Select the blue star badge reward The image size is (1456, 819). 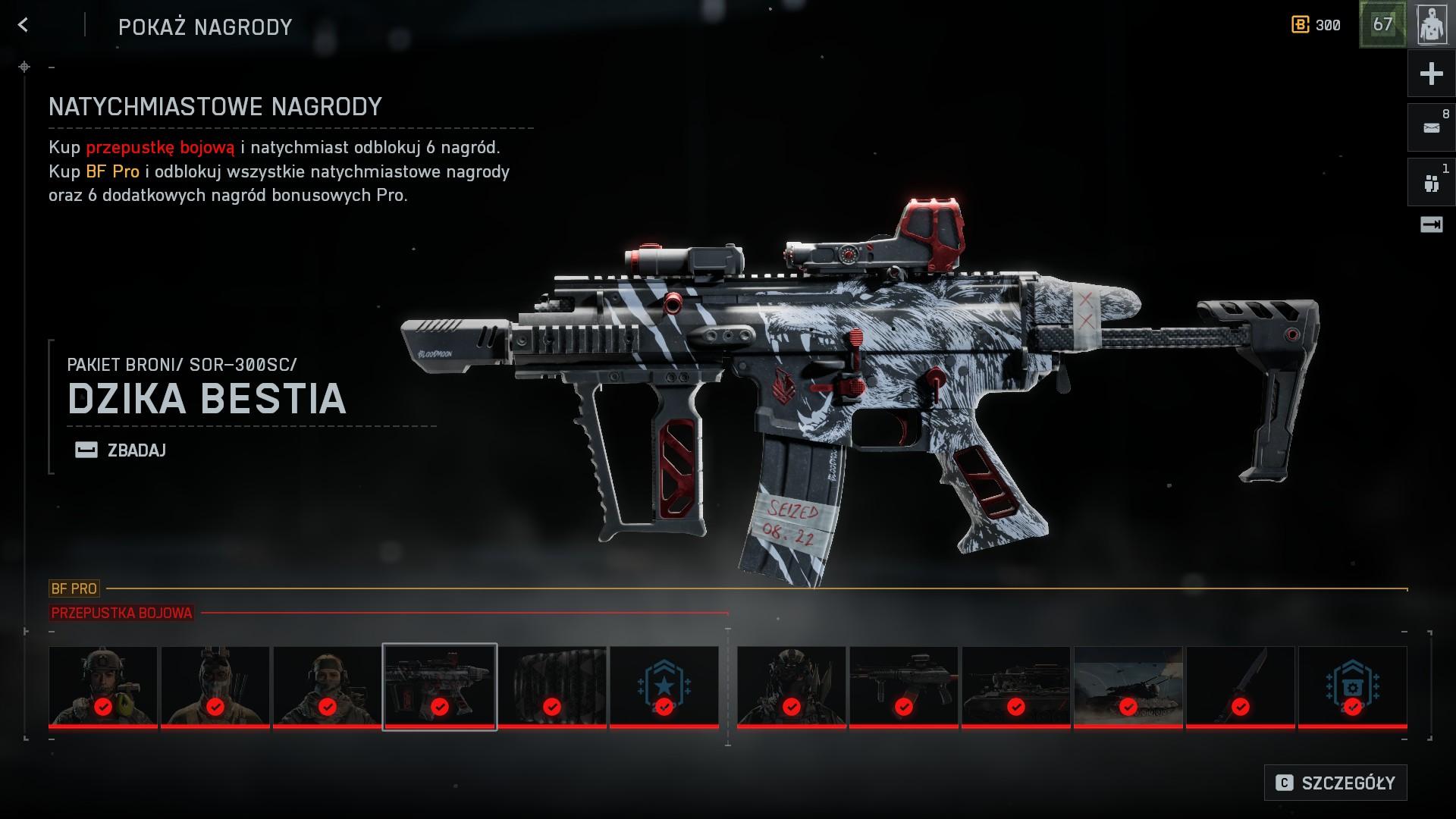pyautogui.click(x=664, y=686)
